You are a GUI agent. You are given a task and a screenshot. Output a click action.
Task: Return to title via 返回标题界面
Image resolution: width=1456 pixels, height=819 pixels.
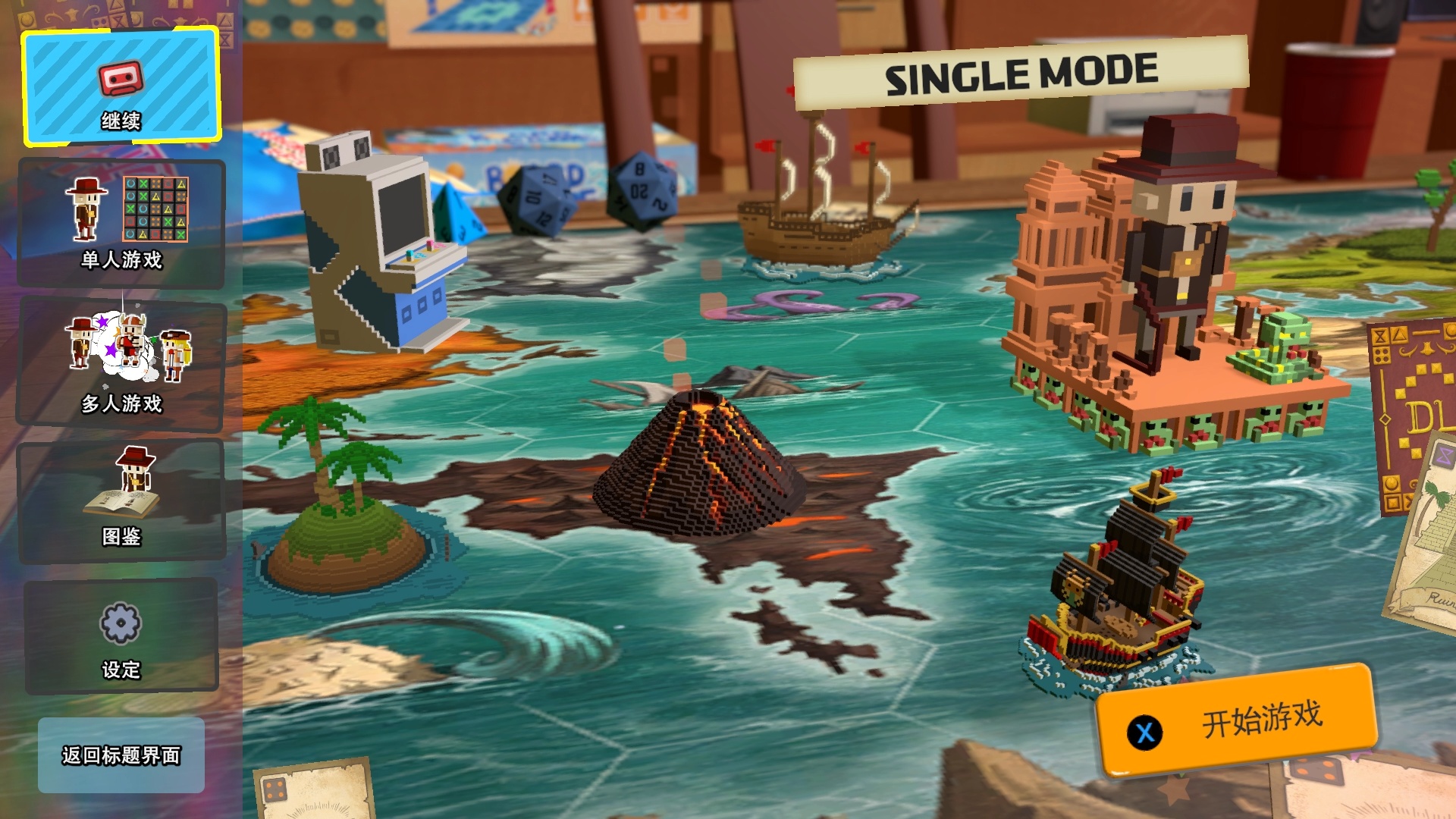point(121,755)
